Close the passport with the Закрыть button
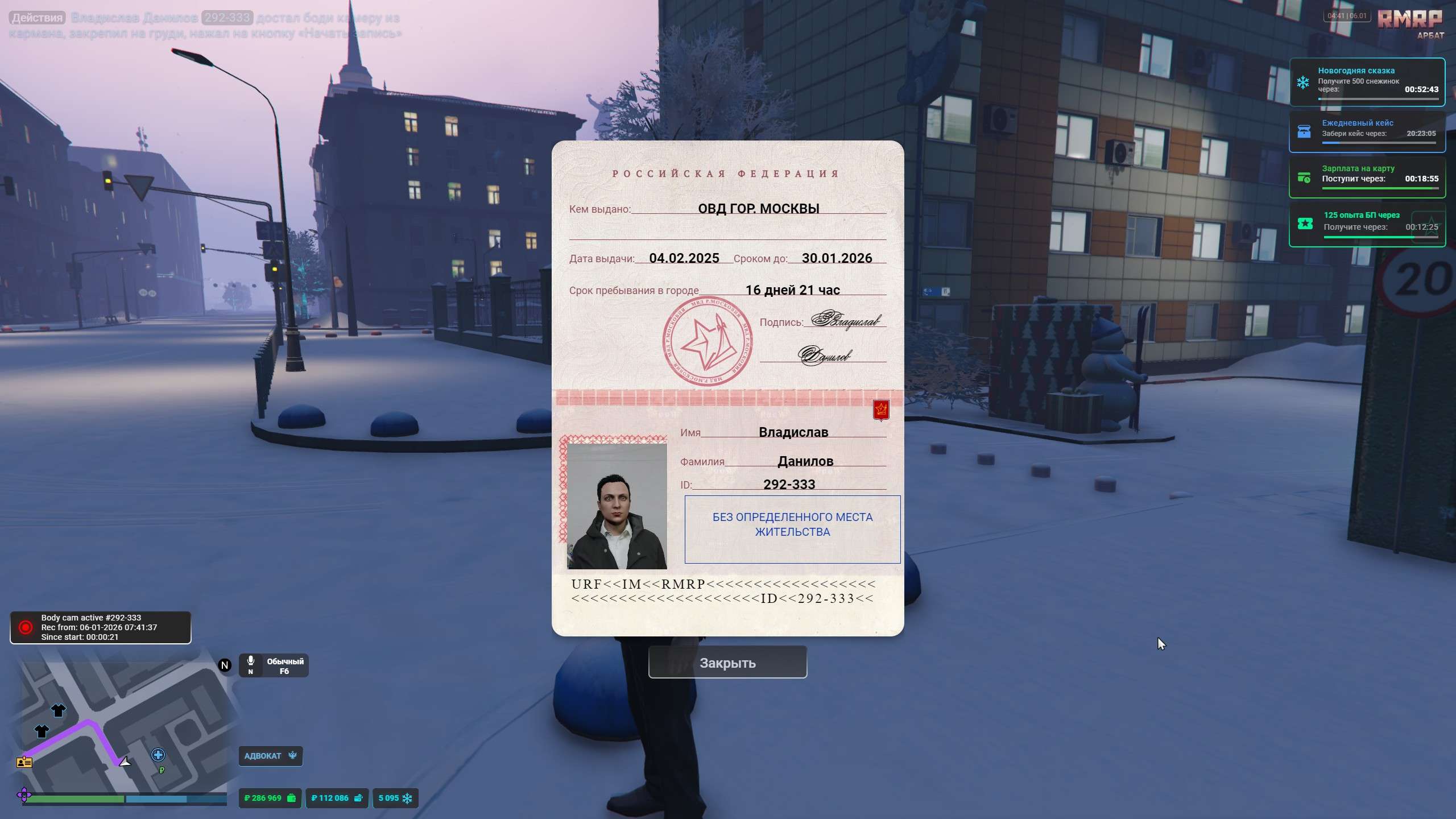Screen dimensions: 1456x819 pos(727,663)
